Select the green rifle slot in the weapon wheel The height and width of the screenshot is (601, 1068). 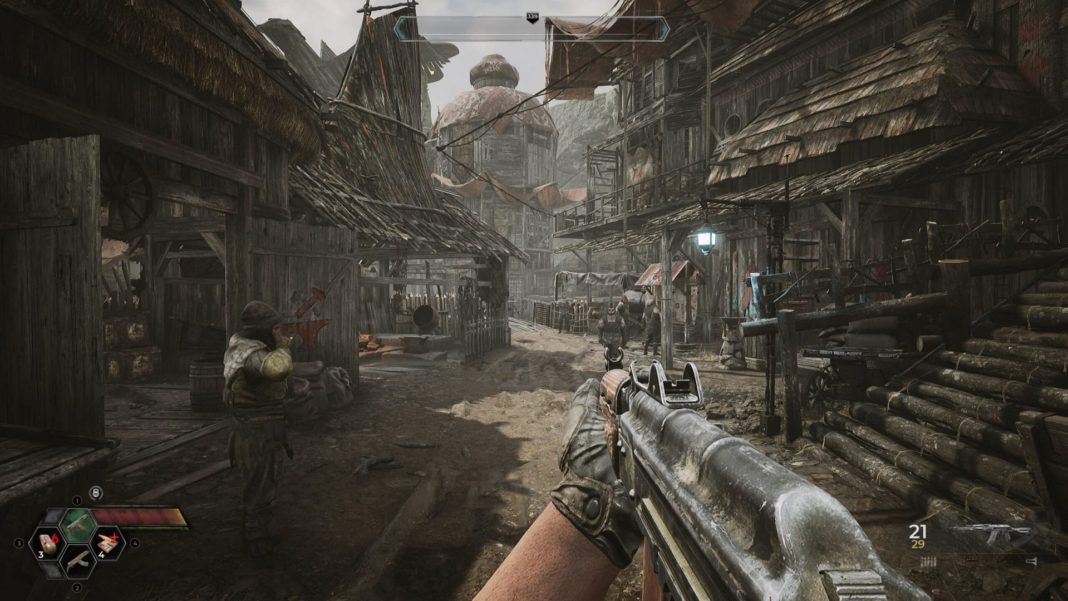click(77, 524)
